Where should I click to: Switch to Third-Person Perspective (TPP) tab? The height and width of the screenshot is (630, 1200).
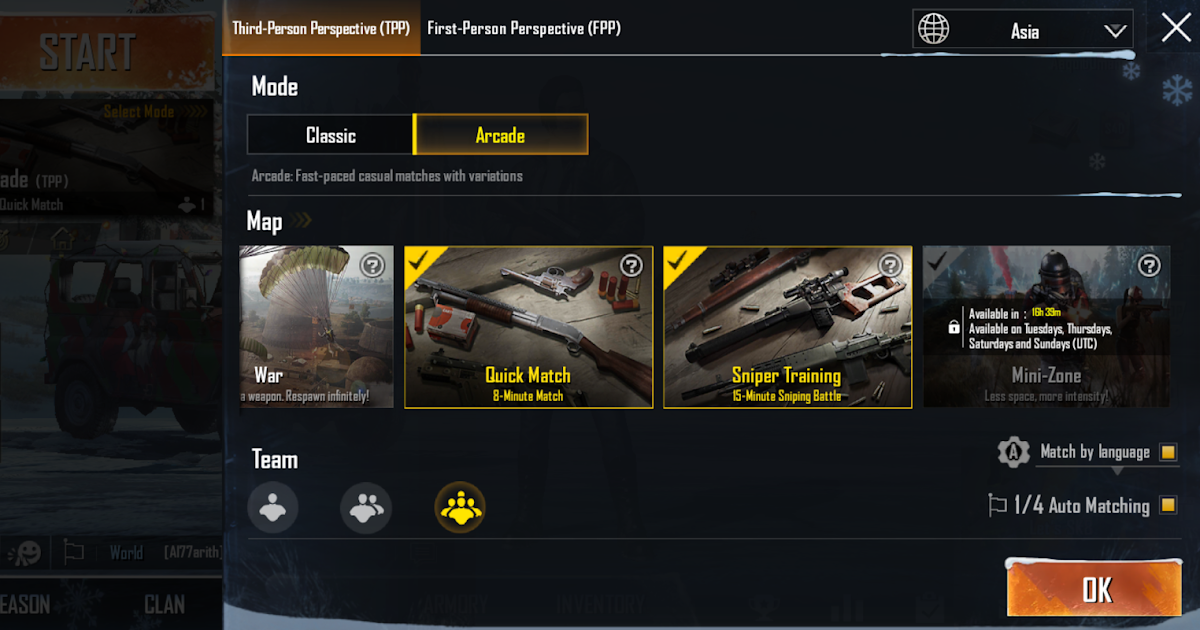click(x=321, y=28)
